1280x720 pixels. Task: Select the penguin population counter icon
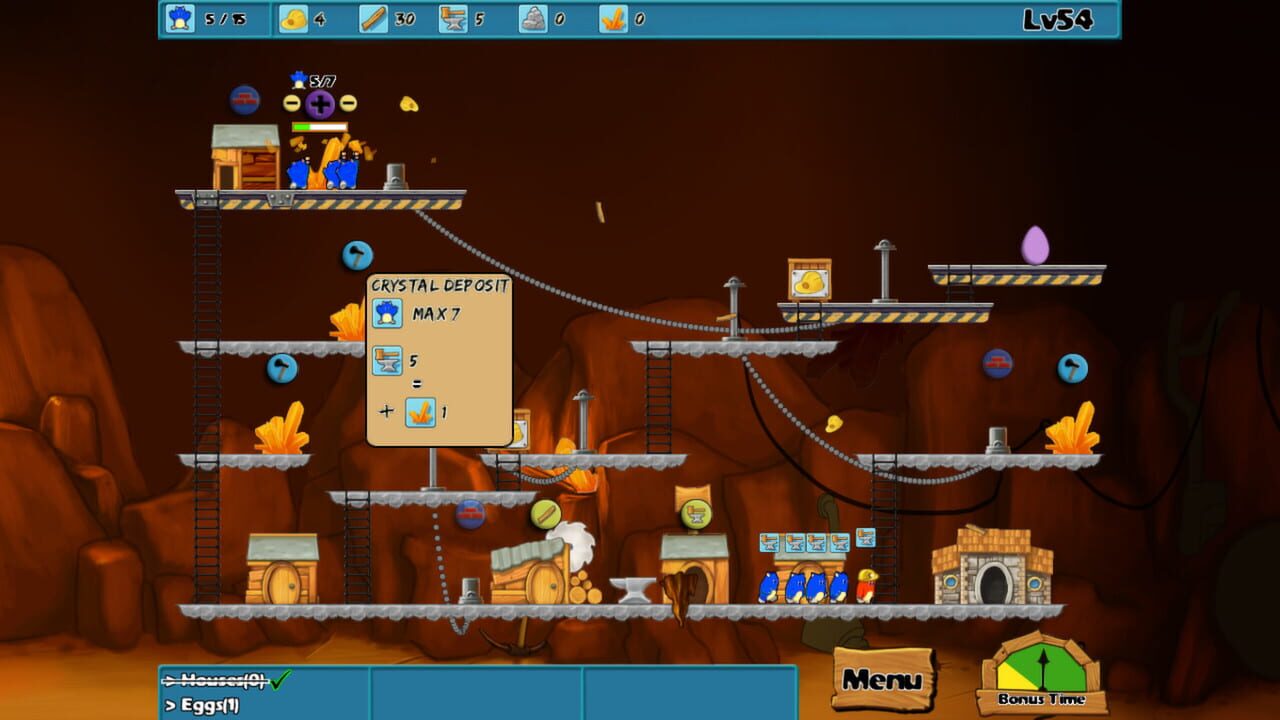click(x=179, y=17)
